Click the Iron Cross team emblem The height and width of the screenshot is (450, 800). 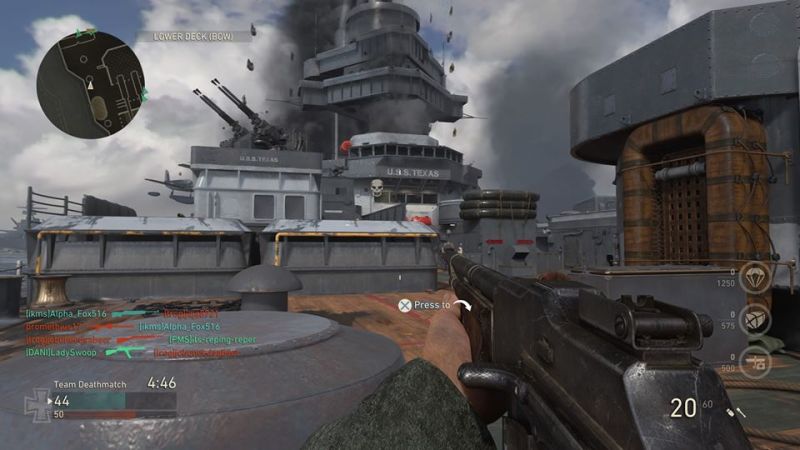point(37,402)
